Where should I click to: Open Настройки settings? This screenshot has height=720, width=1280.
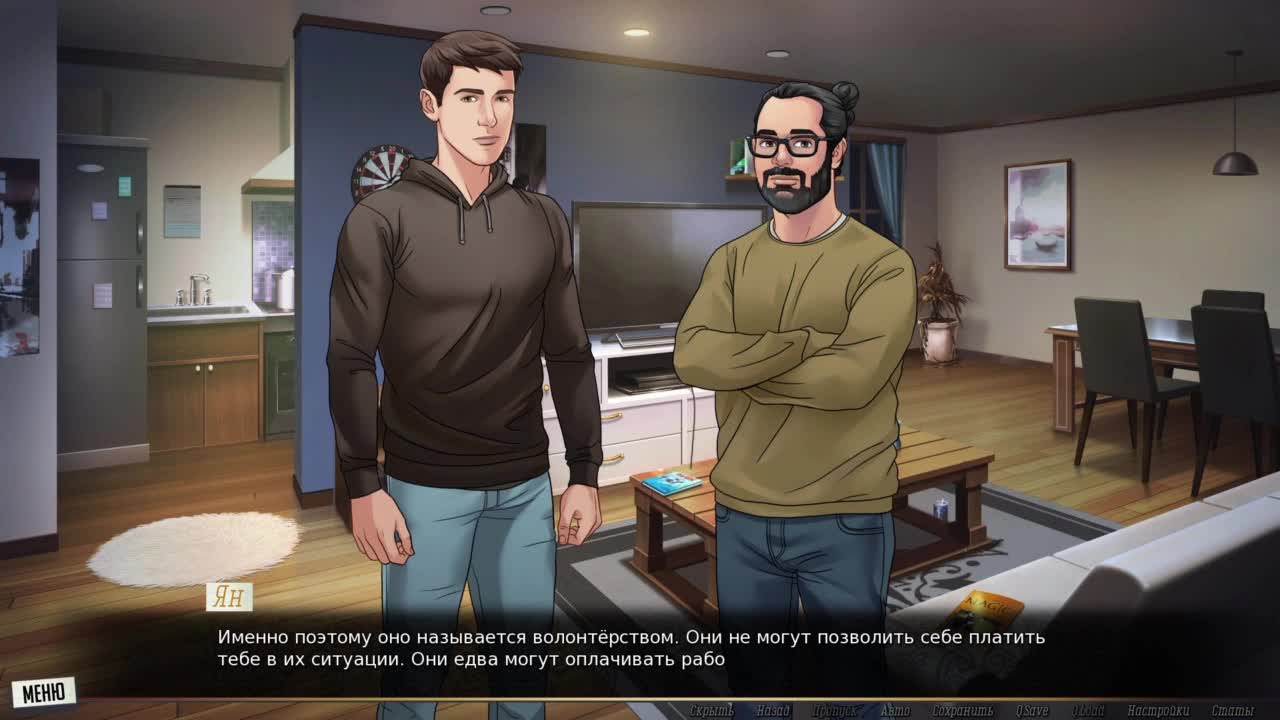pos(1158,711)
